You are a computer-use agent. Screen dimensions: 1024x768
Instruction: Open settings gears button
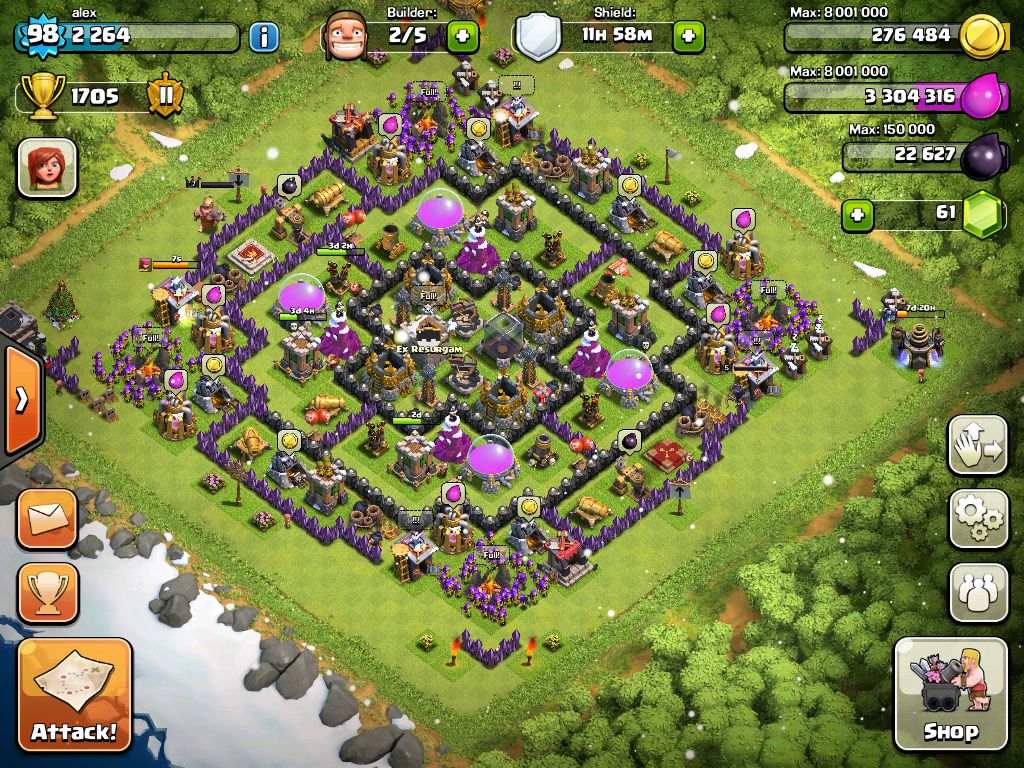coord(978,519)
